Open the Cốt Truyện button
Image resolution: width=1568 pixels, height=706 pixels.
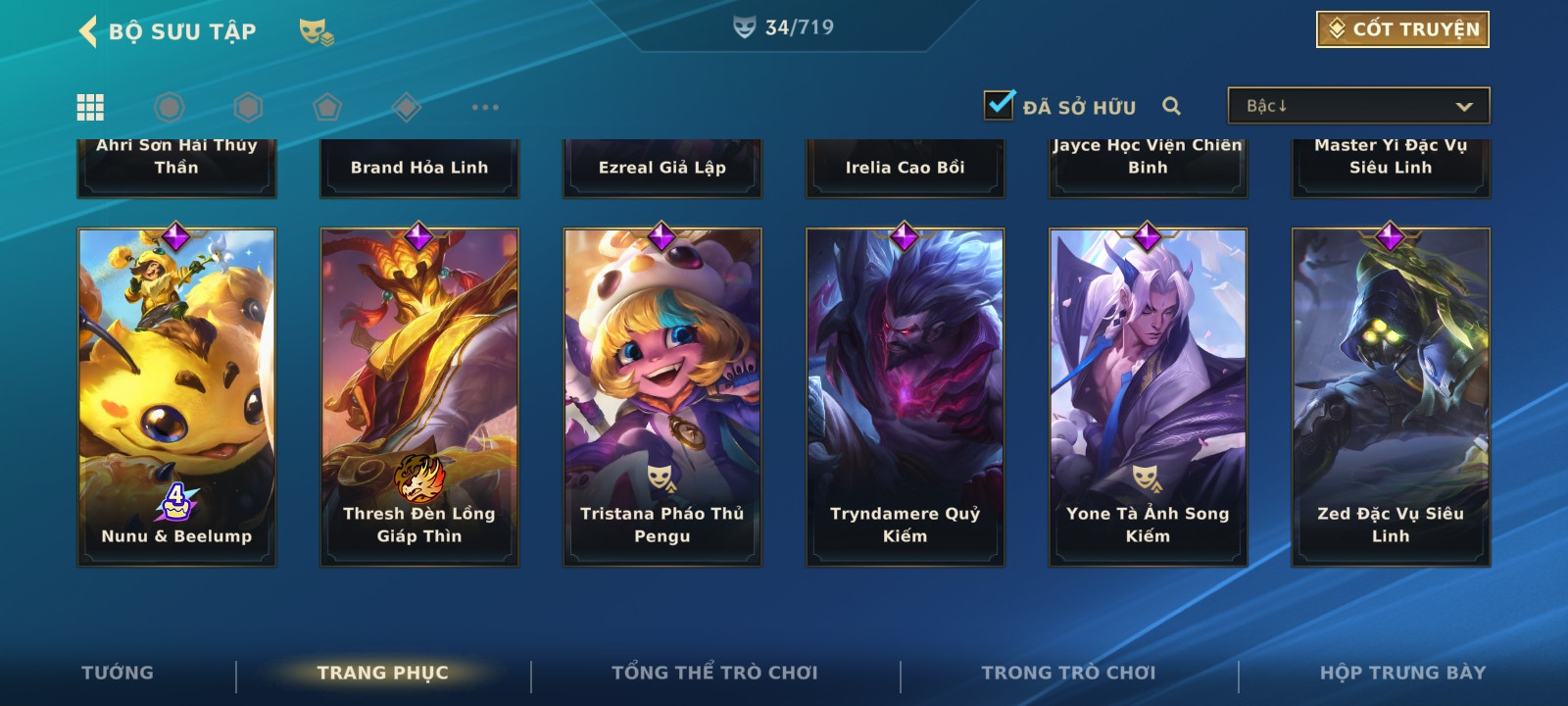click(x=1402, y=29)
